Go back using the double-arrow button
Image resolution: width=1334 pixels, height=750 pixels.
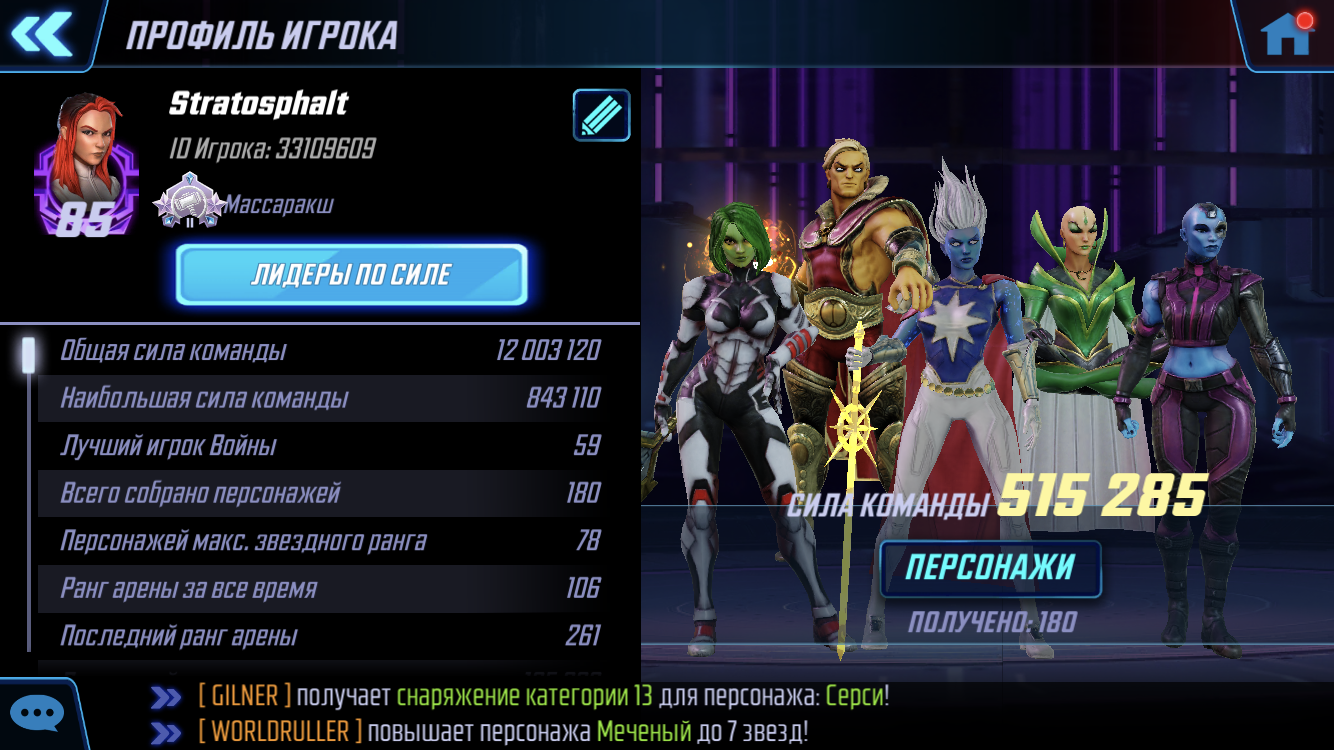[x=42, y=35]
